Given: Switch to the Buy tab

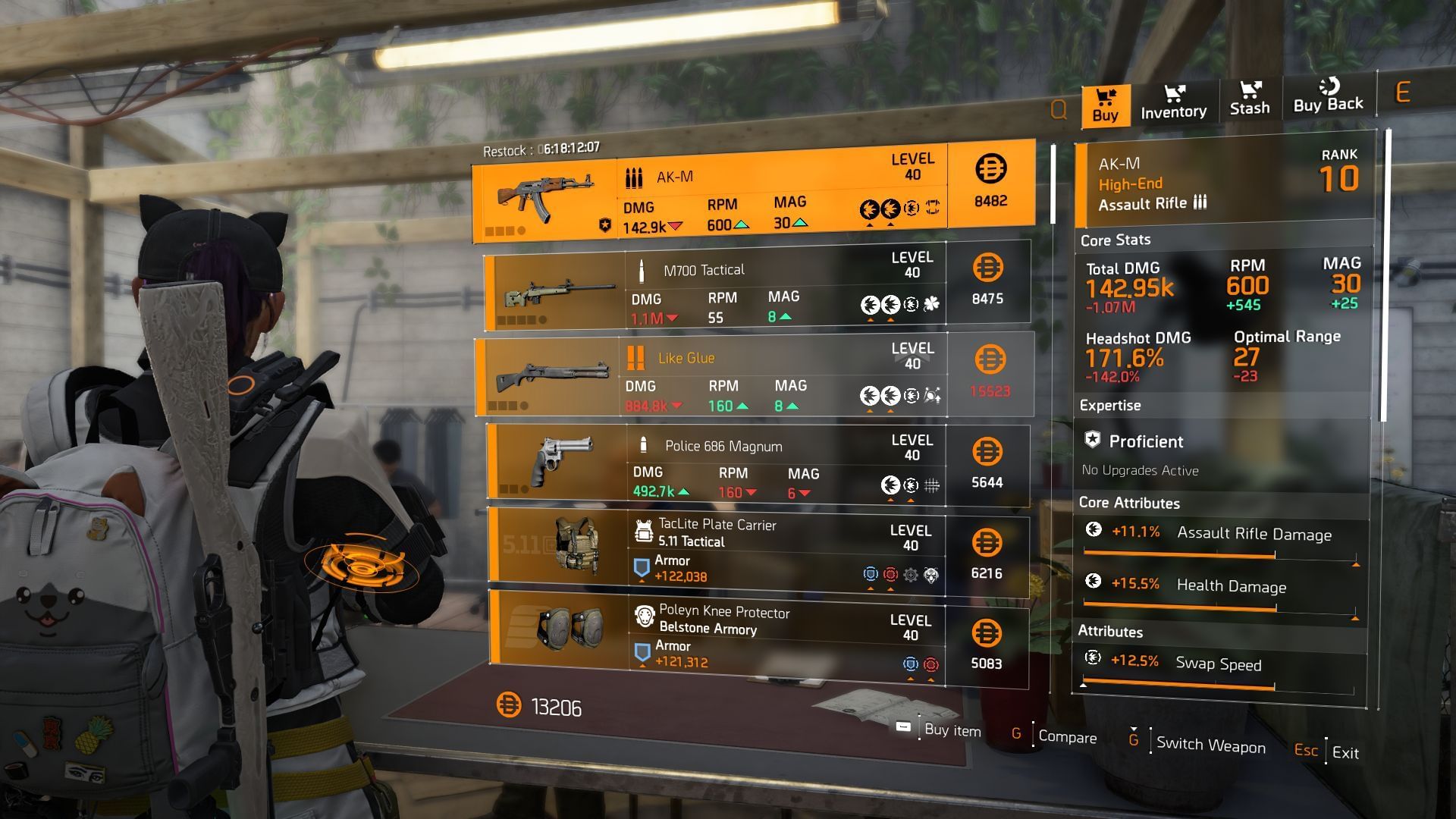Looking at the screenshot, I should [x=1105, y=105].
